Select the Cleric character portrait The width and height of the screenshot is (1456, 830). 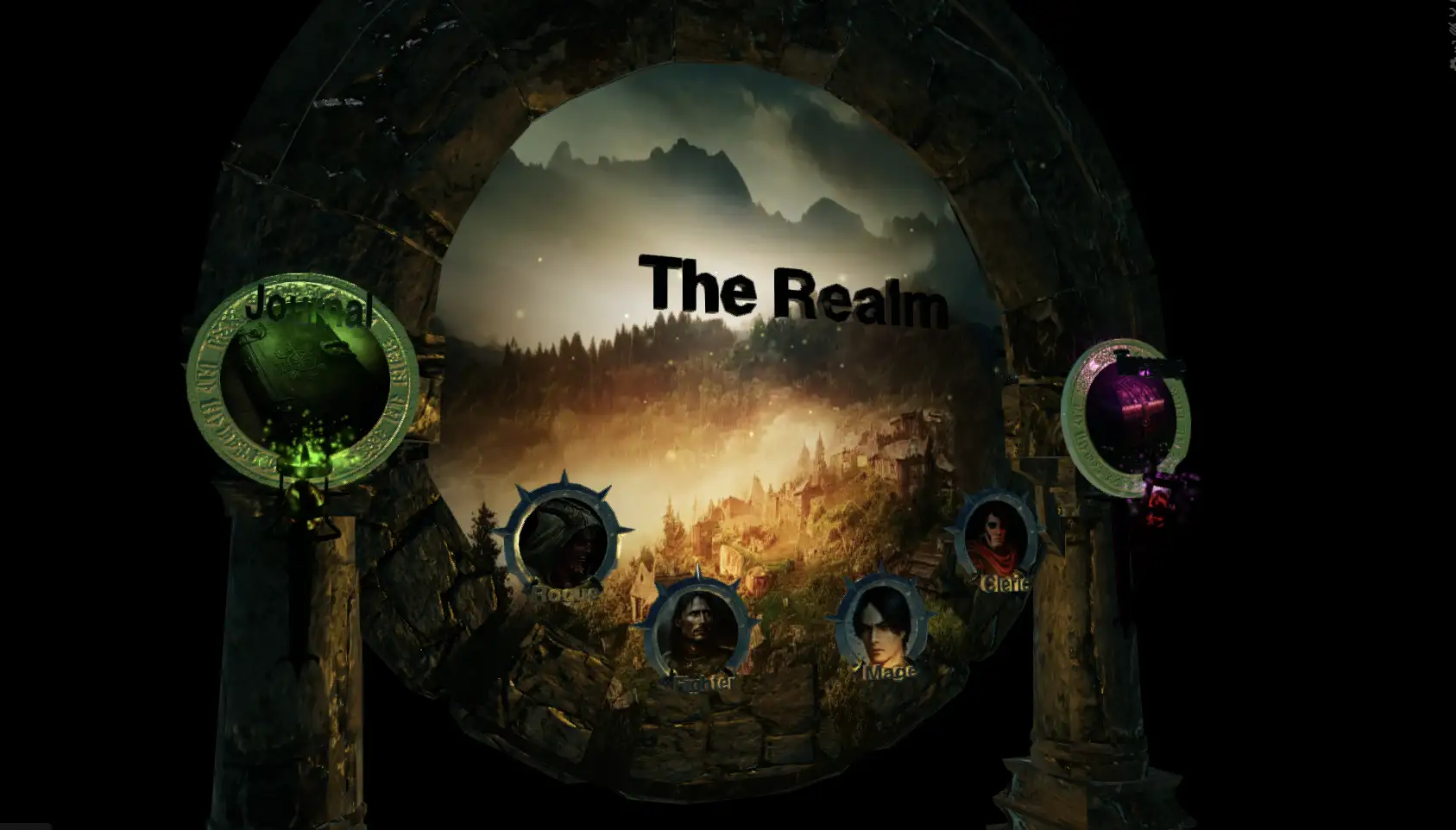click(1001, 538)
